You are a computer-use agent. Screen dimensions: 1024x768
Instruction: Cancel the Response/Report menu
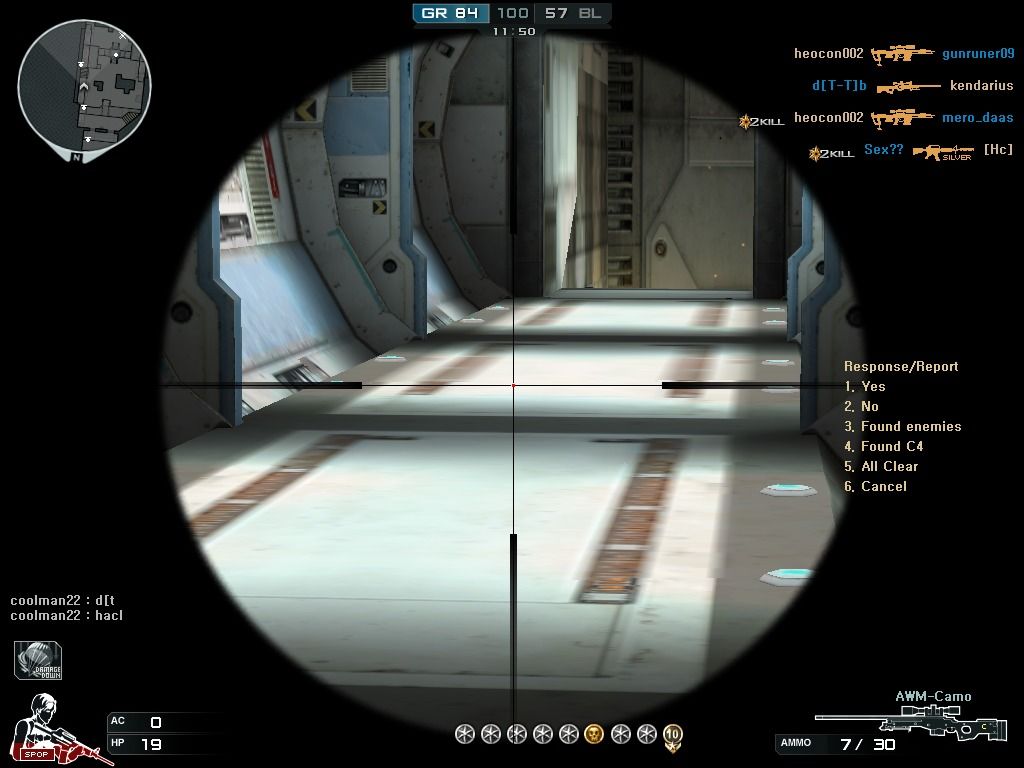[x=876, y=486]
